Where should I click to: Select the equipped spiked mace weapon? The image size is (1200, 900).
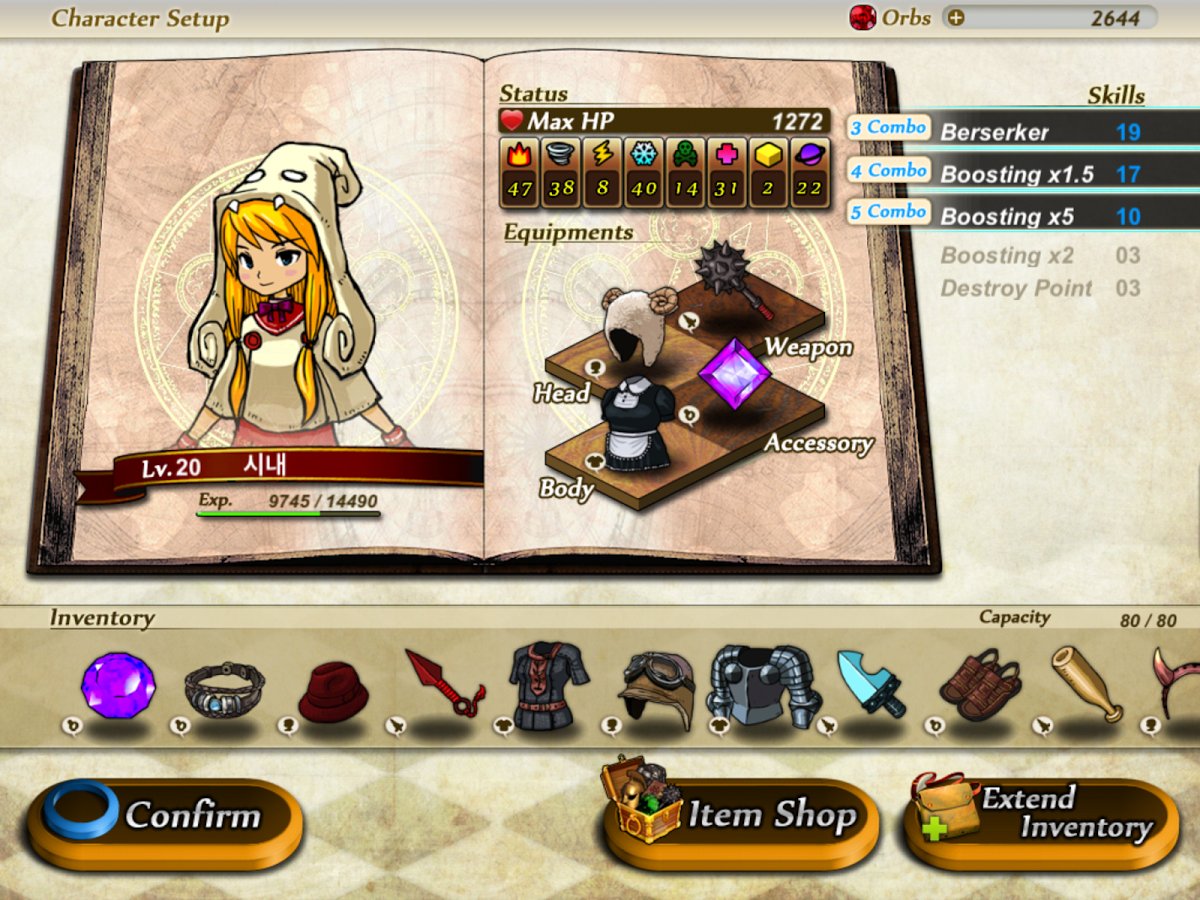coord(732,277)
